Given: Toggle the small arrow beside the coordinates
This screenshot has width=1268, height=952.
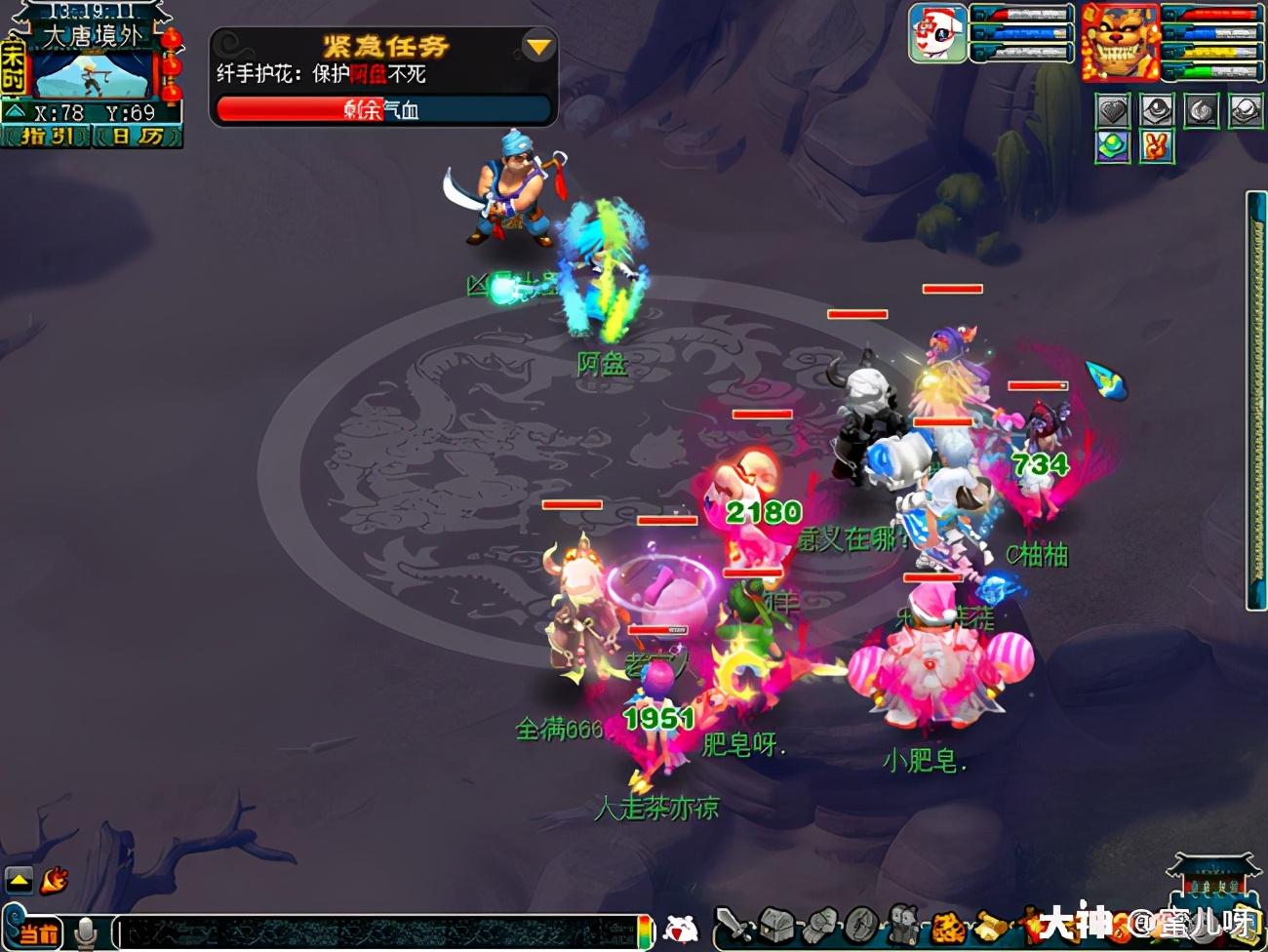Looking at the screenshot, I should point(15,112).
